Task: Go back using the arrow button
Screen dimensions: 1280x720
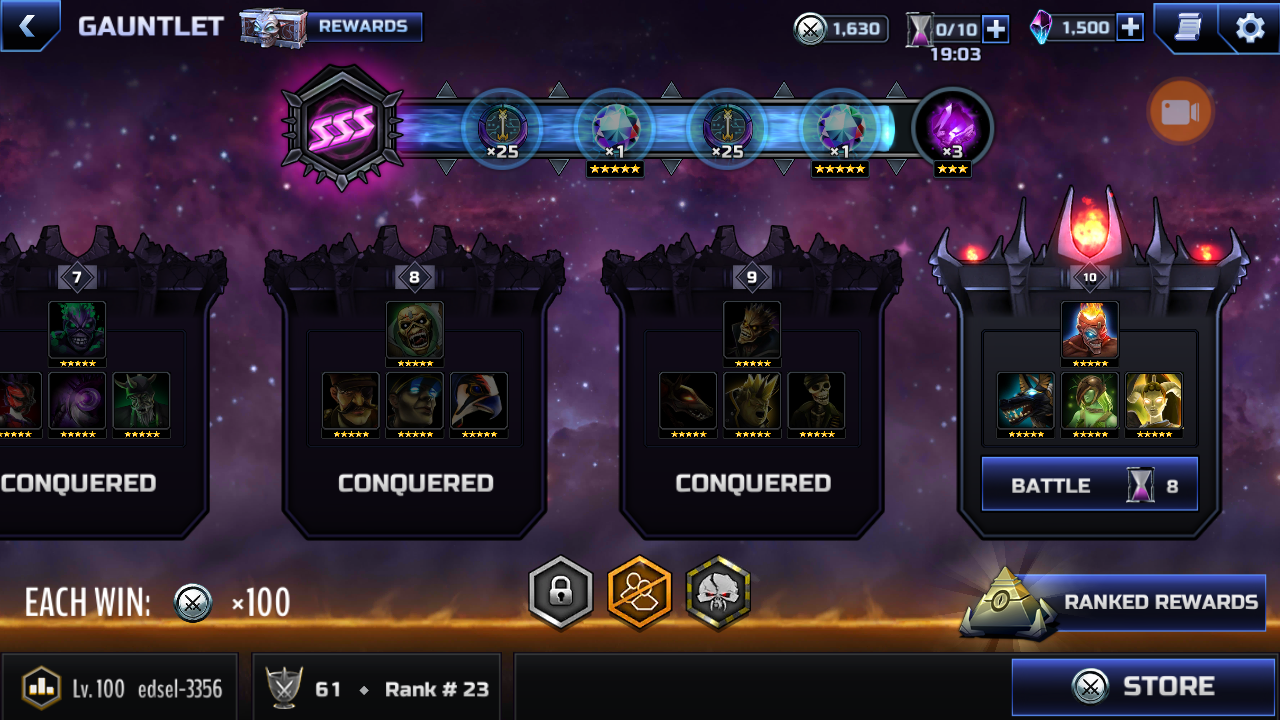Action: [28, 26]
